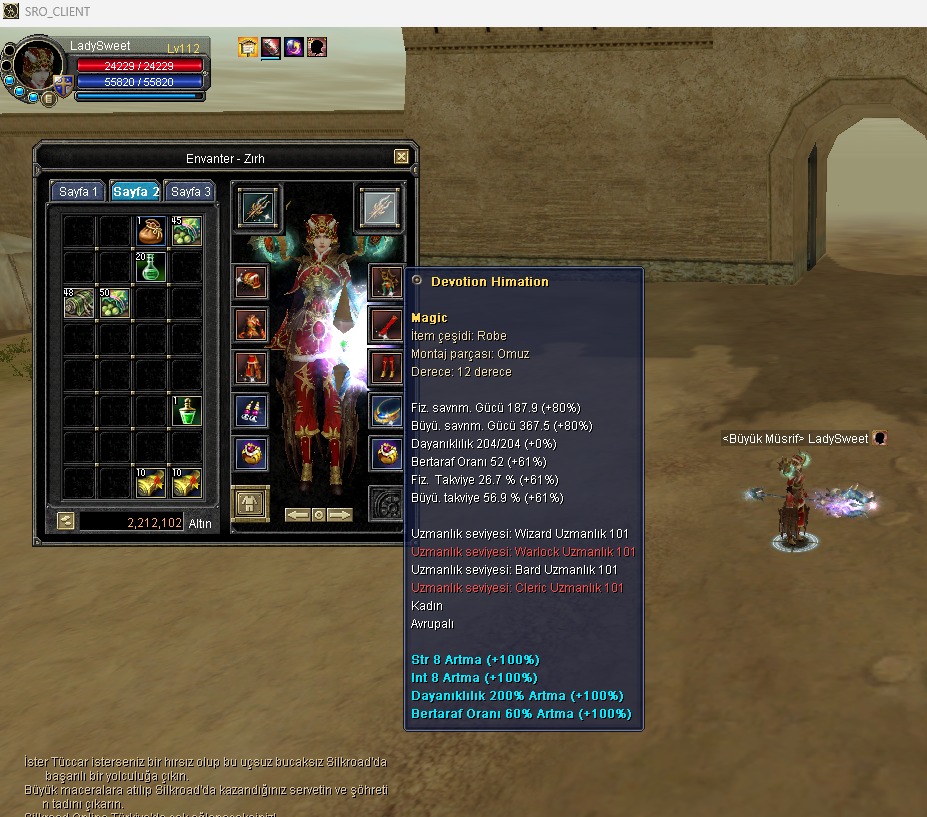
Task: Pick the rolled green bundle stack of 48
Action: pyautogui.click(x=79, y=303)
